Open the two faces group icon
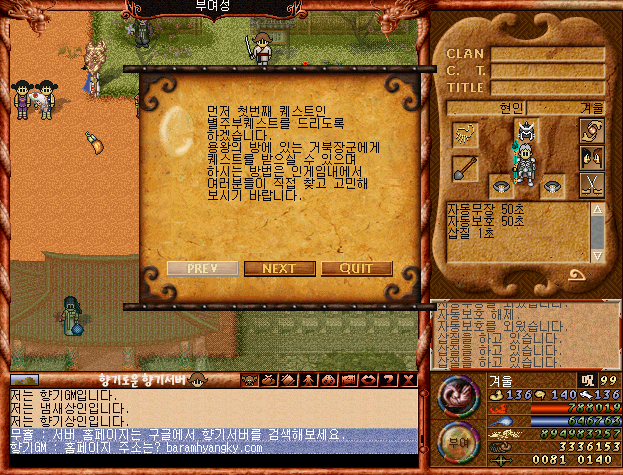Image resolution: width=623 pixels, height=475 pixels. click(x=593, y=157)
